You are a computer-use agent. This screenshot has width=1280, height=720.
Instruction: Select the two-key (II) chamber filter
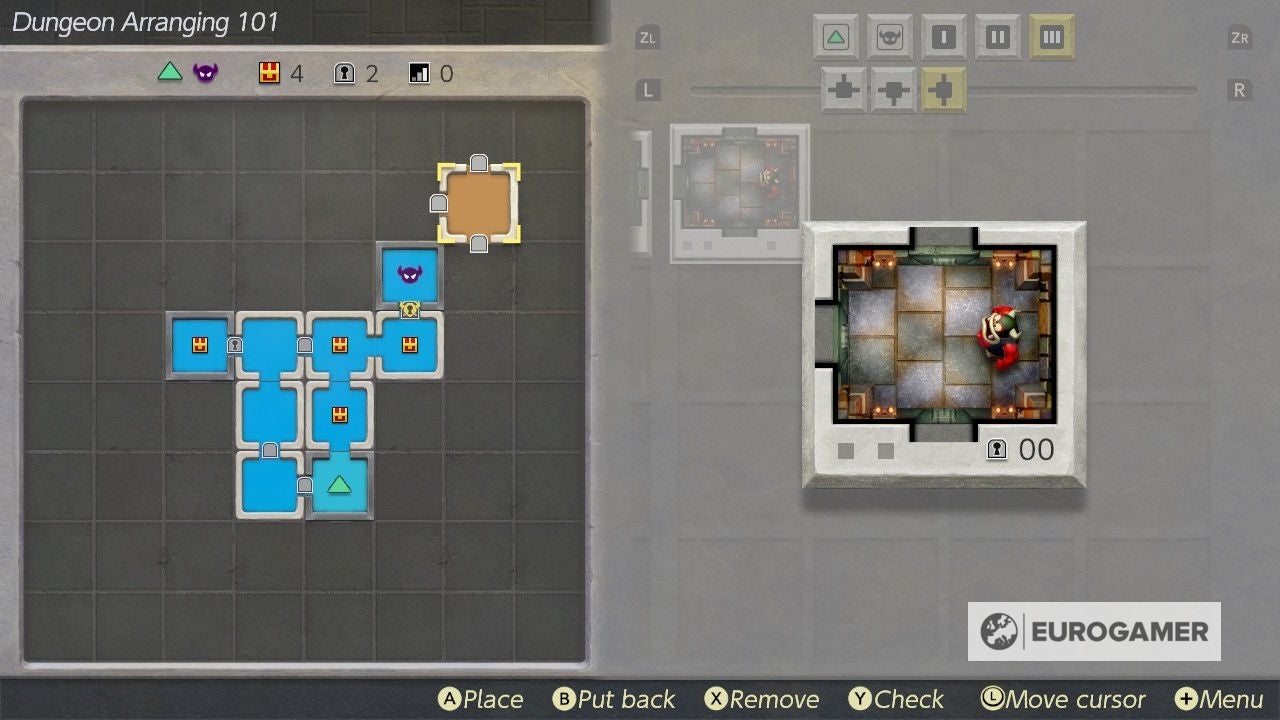click(997, 37)
